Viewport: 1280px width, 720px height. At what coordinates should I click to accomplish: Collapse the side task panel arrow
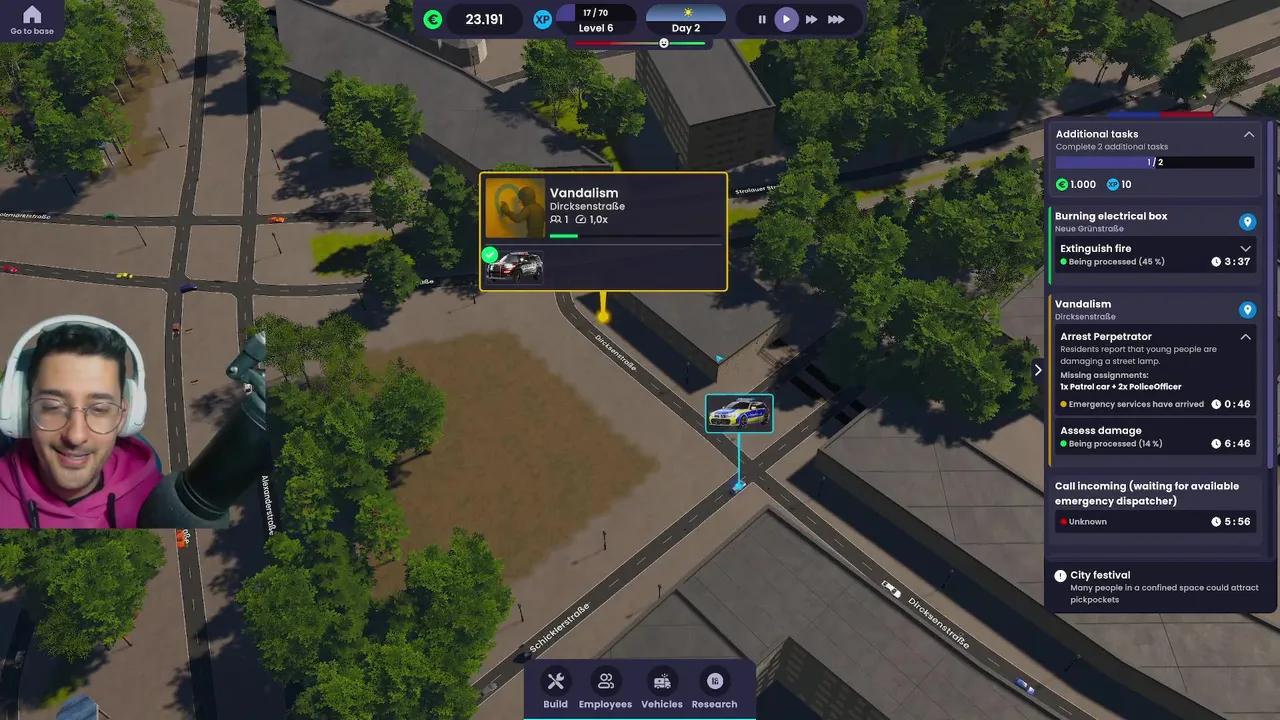[x=1037, y=370]
